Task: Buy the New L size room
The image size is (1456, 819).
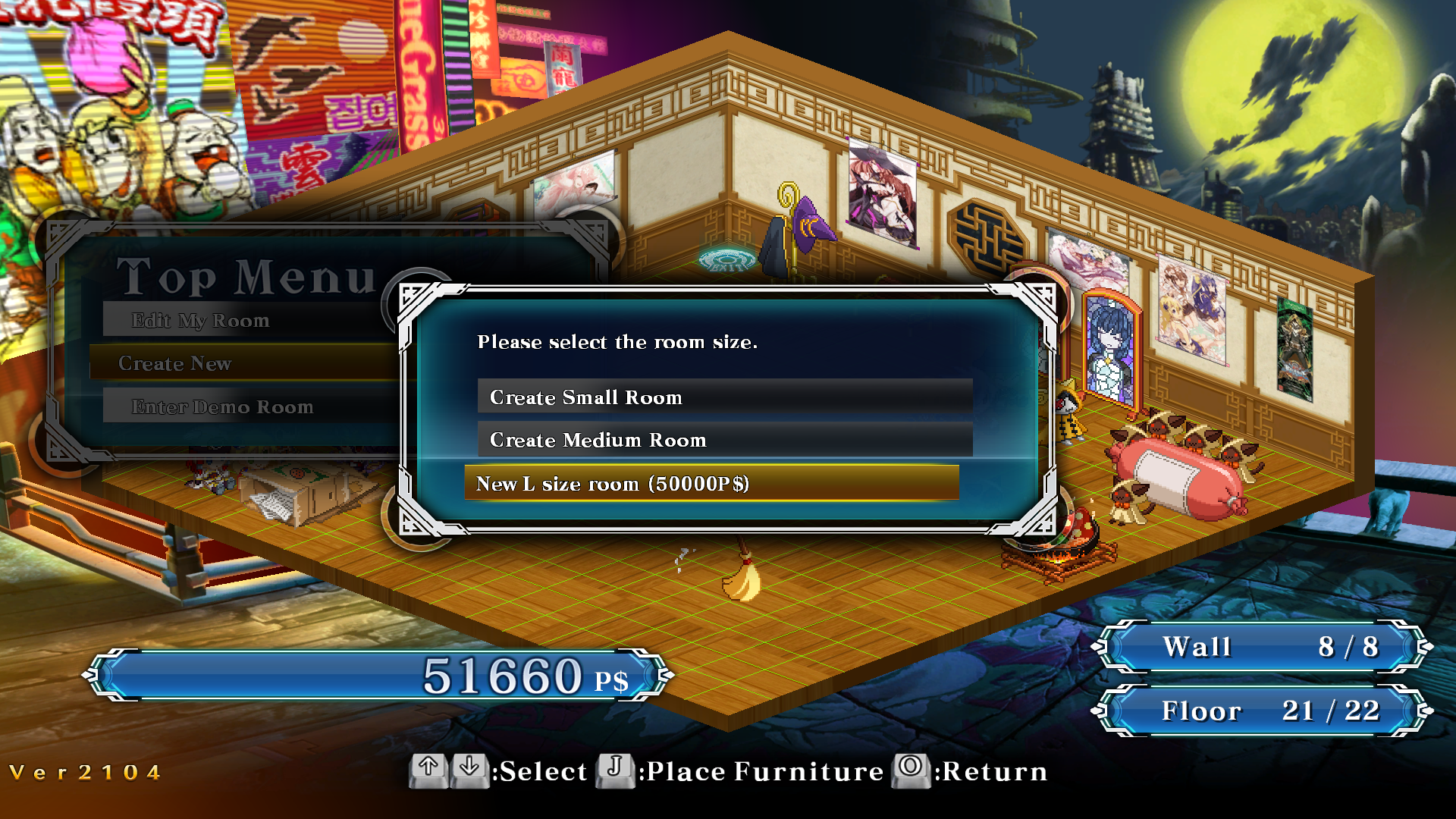Action: (x=711, y=483)
